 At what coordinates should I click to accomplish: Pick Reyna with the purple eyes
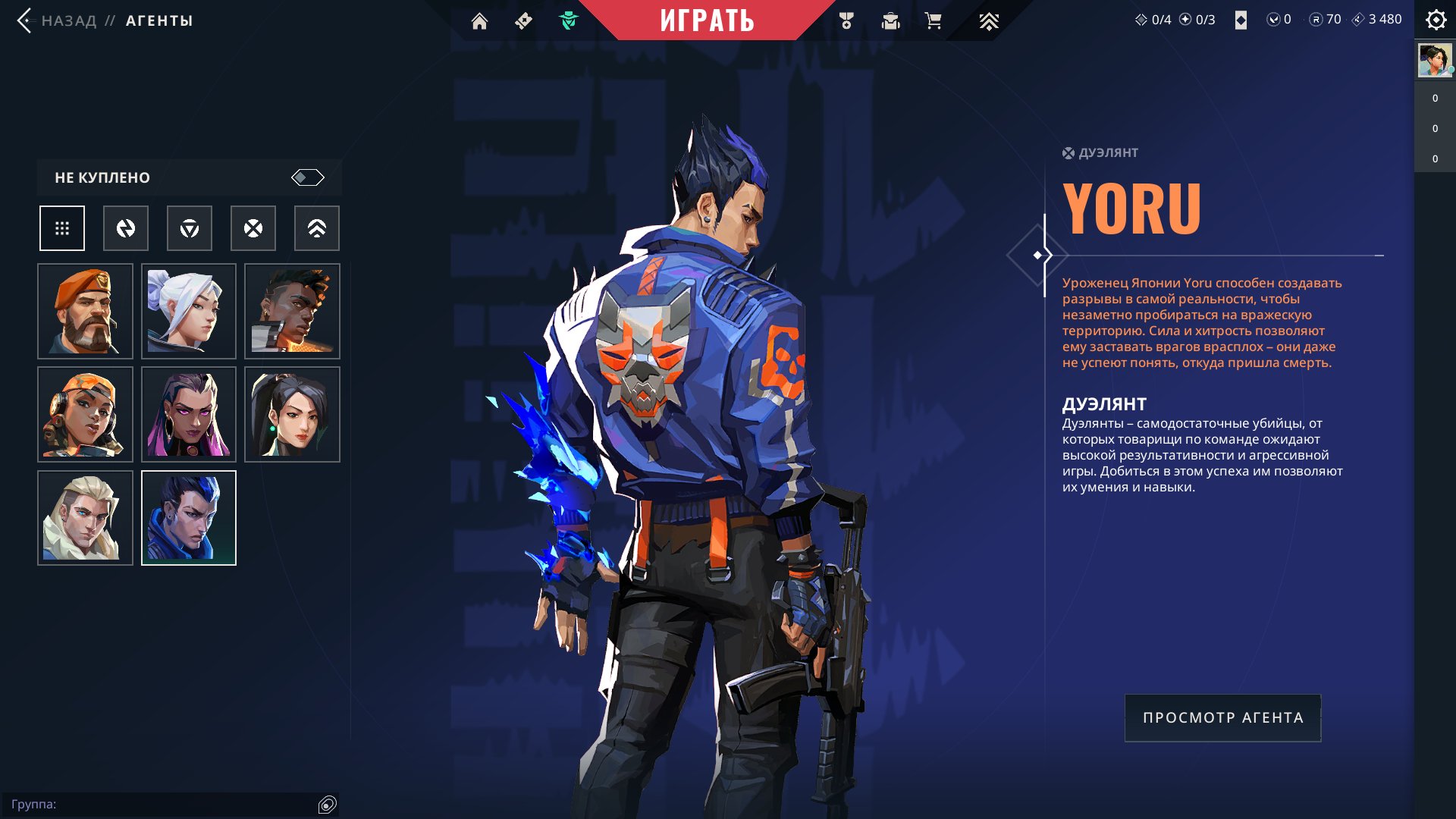pos(189,415)
